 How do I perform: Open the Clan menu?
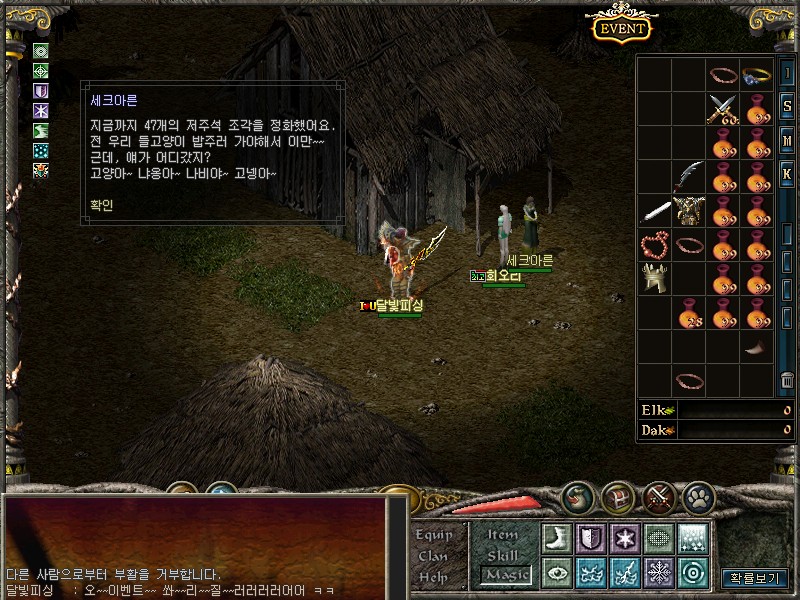434,556
